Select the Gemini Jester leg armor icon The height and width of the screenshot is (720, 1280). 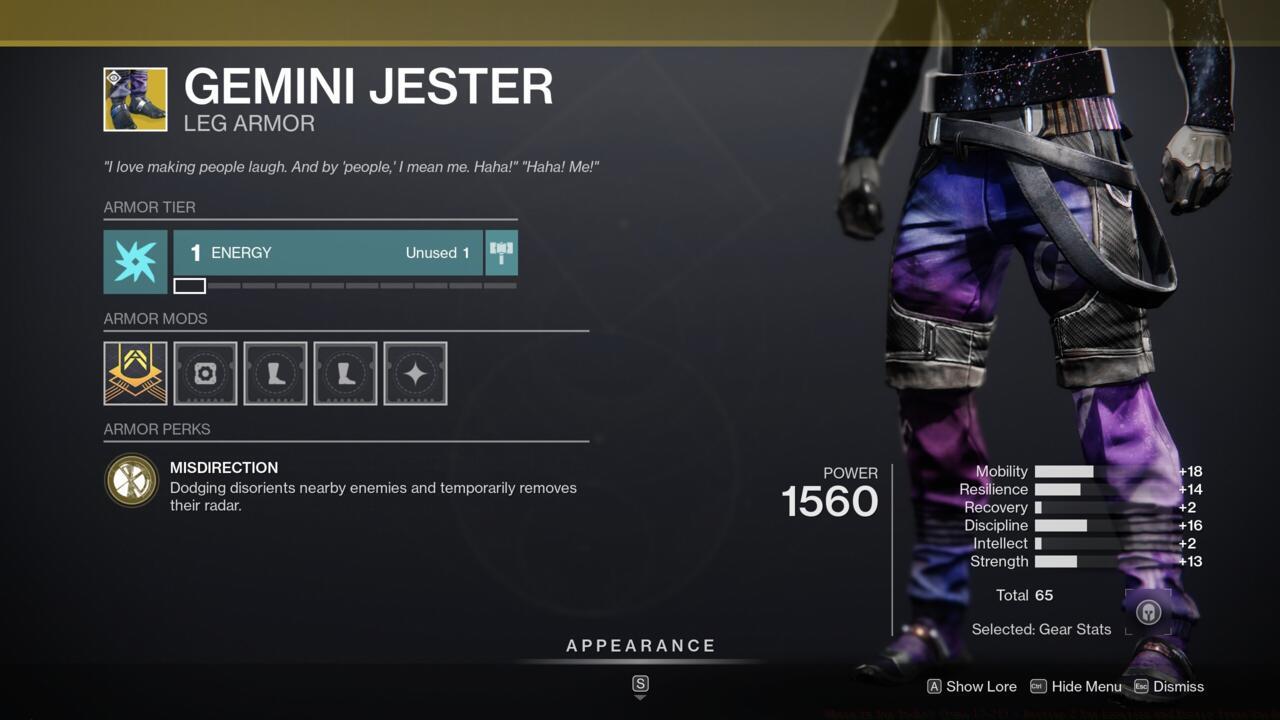tap(134, 98)
